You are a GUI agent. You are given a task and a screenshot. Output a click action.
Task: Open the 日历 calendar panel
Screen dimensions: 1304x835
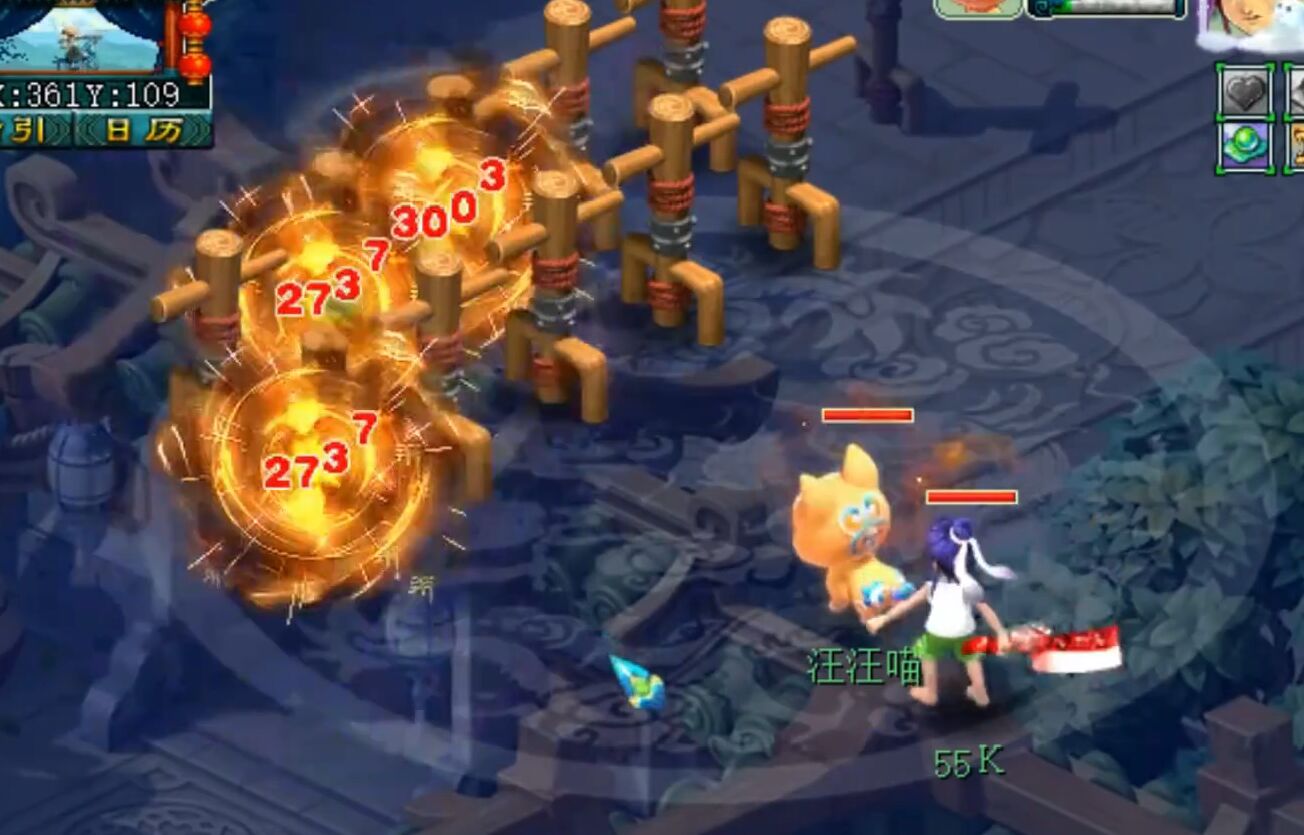143,128
